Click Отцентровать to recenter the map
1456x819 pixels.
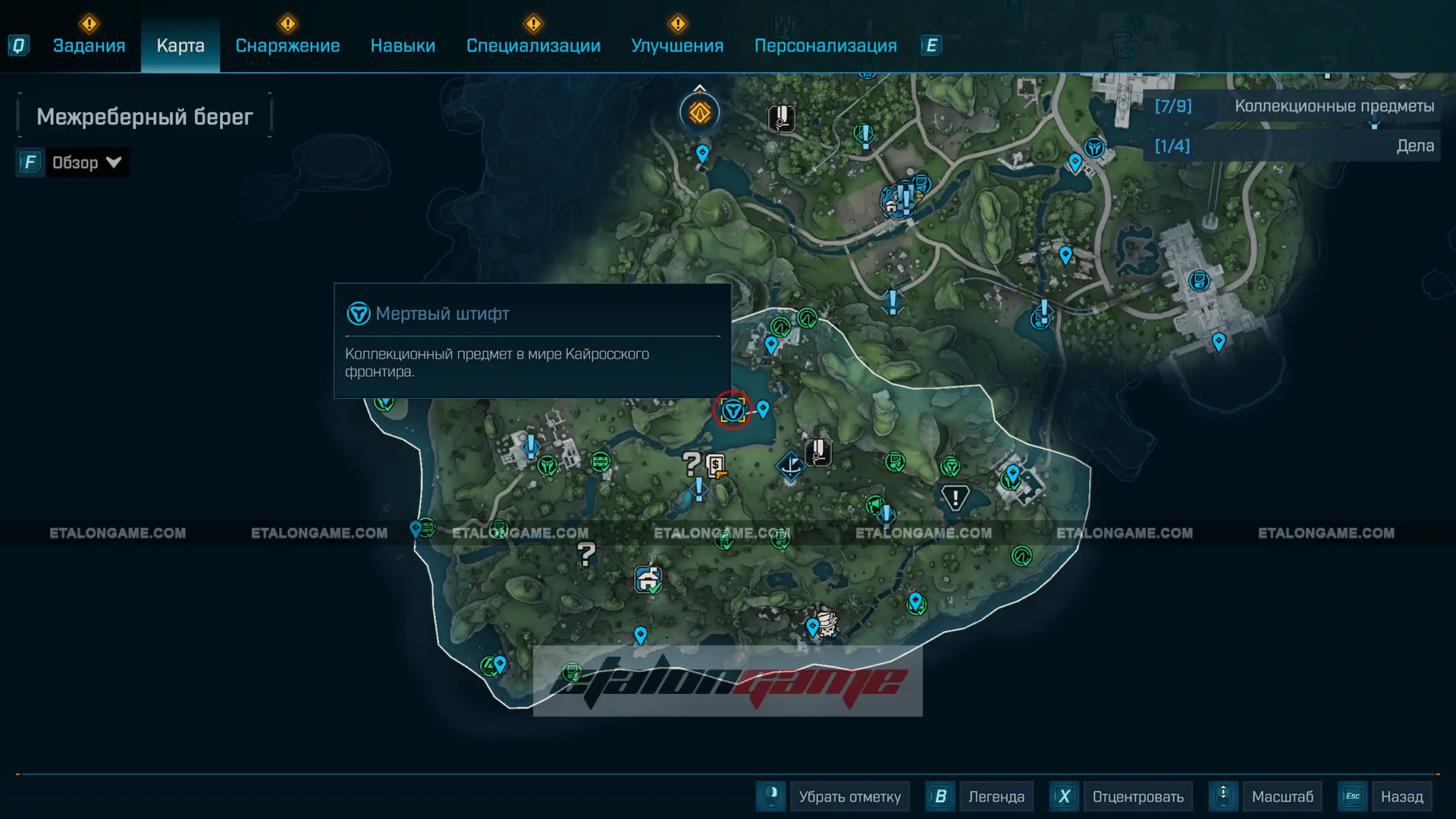coord(1137,796)
